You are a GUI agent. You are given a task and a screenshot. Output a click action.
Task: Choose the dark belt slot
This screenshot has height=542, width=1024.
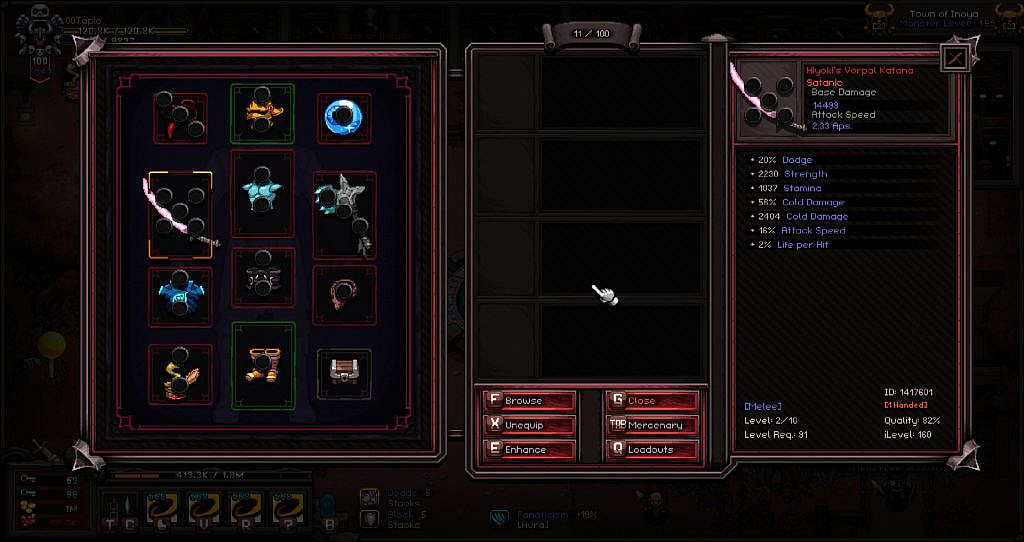(263, 277)
